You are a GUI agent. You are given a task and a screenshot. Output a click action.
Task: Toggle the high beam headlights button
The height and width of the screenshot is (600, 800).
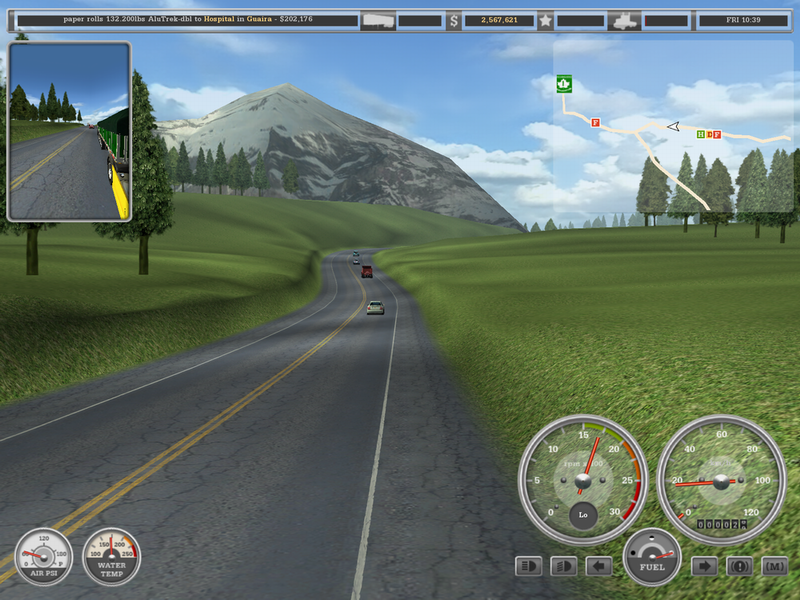[x=529, y=566]
